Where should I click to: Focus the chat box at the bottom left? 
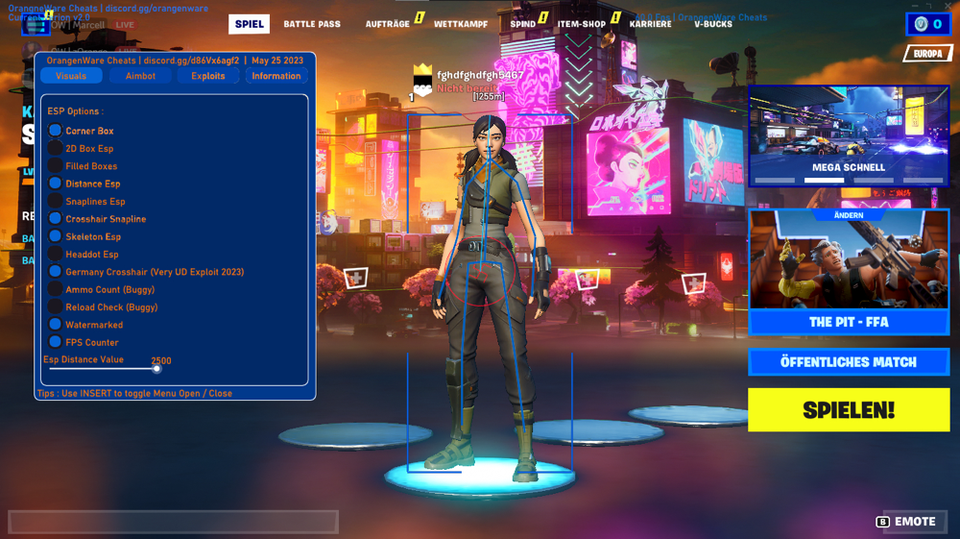pos(173,521)
